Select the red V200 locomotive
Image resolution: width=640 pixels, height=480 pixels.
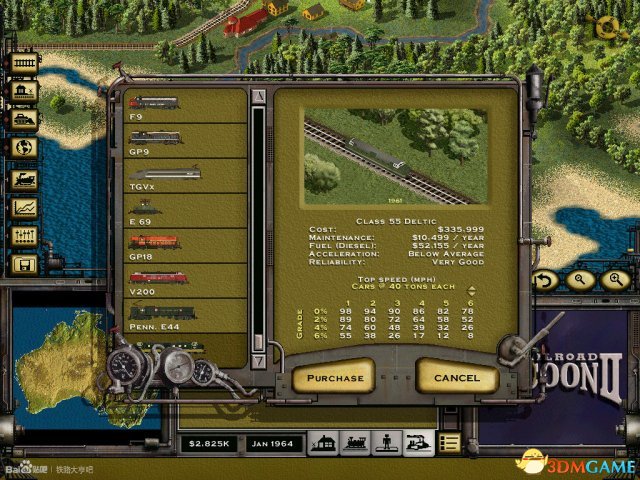coord(186,281)
